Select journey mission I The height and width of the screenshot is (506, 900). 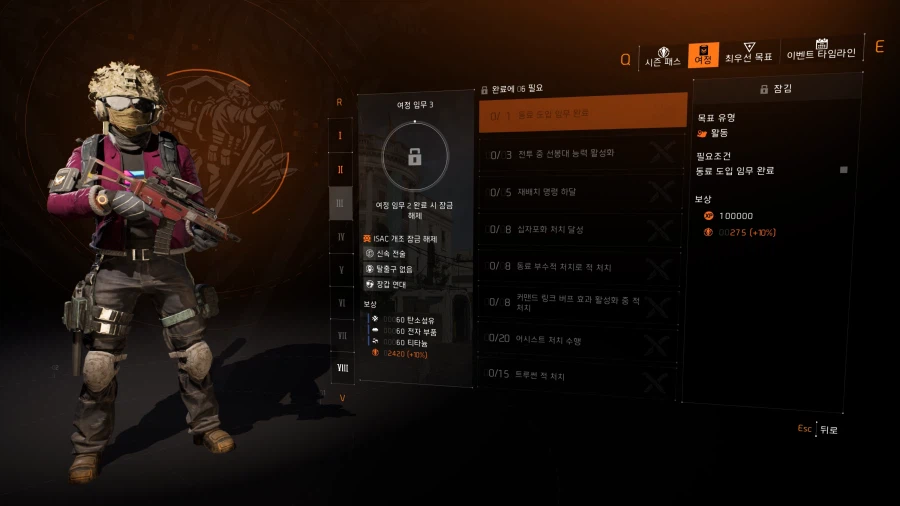[341, 135]
